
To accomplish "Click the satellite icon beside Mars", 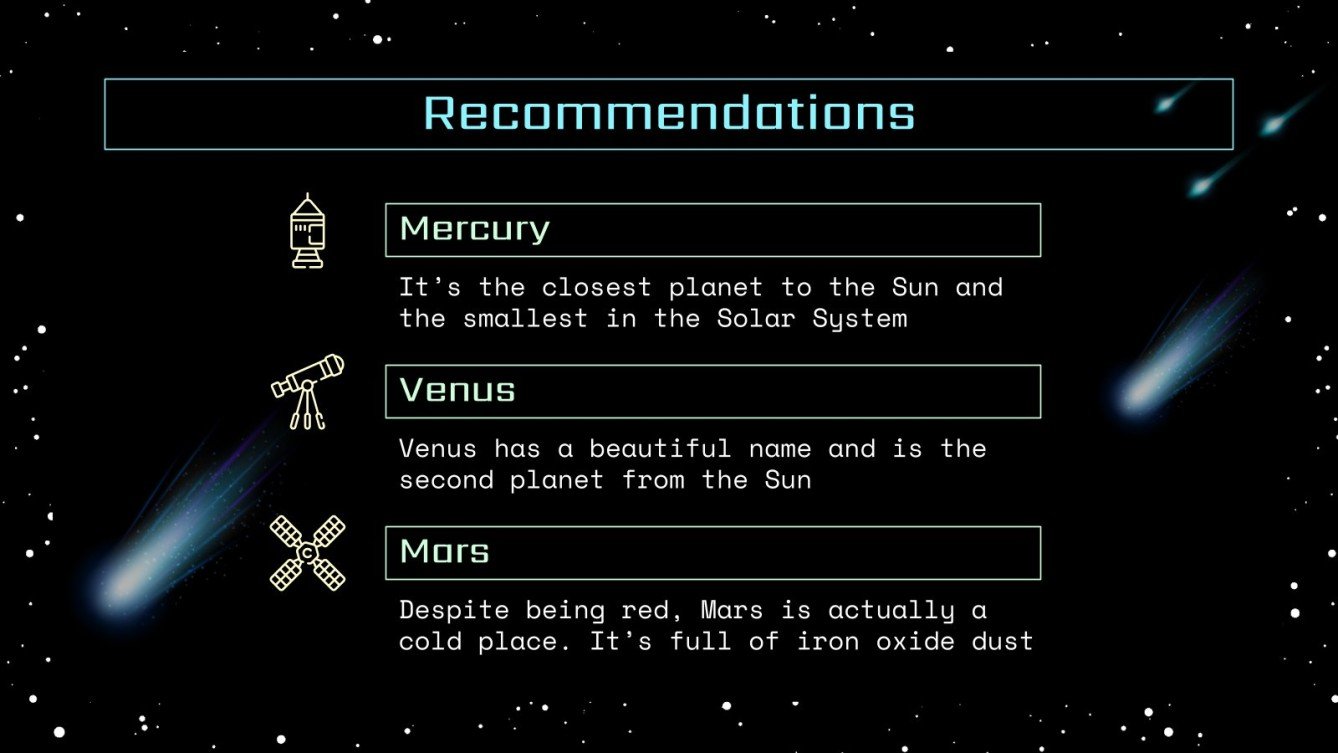I will (307, 553).
